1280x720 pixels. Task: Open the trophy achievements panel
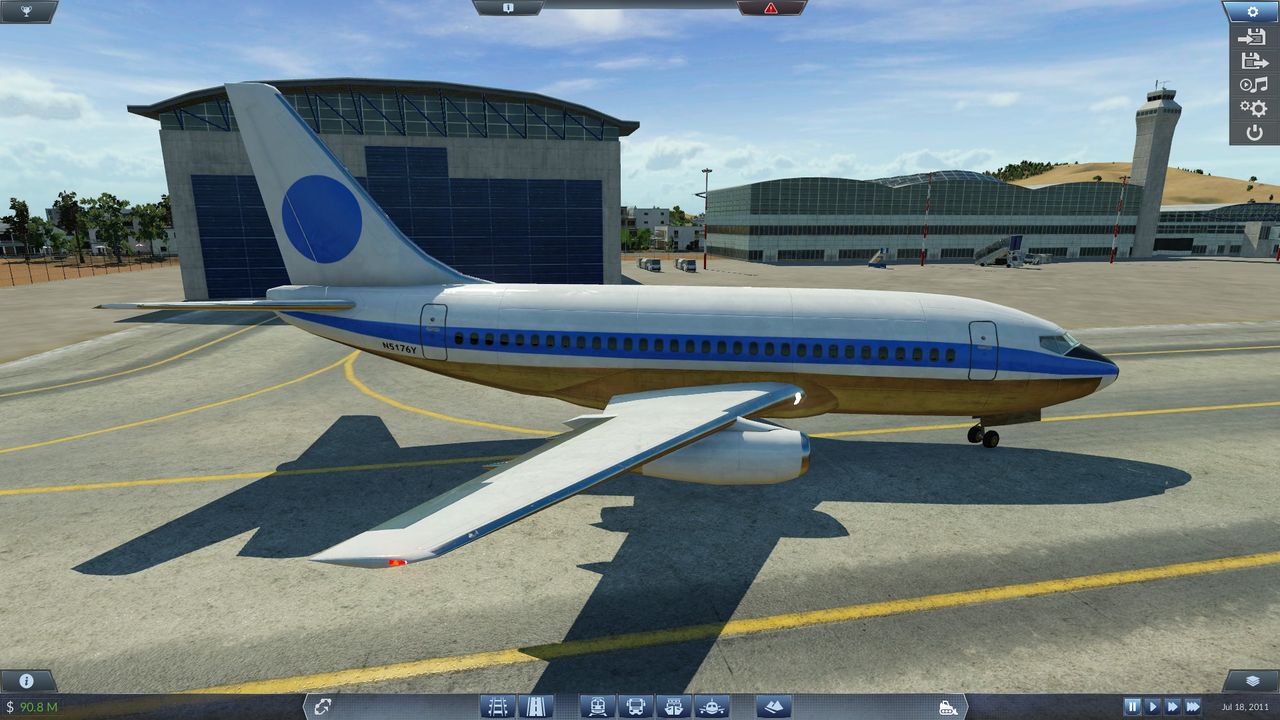(28, 11)
